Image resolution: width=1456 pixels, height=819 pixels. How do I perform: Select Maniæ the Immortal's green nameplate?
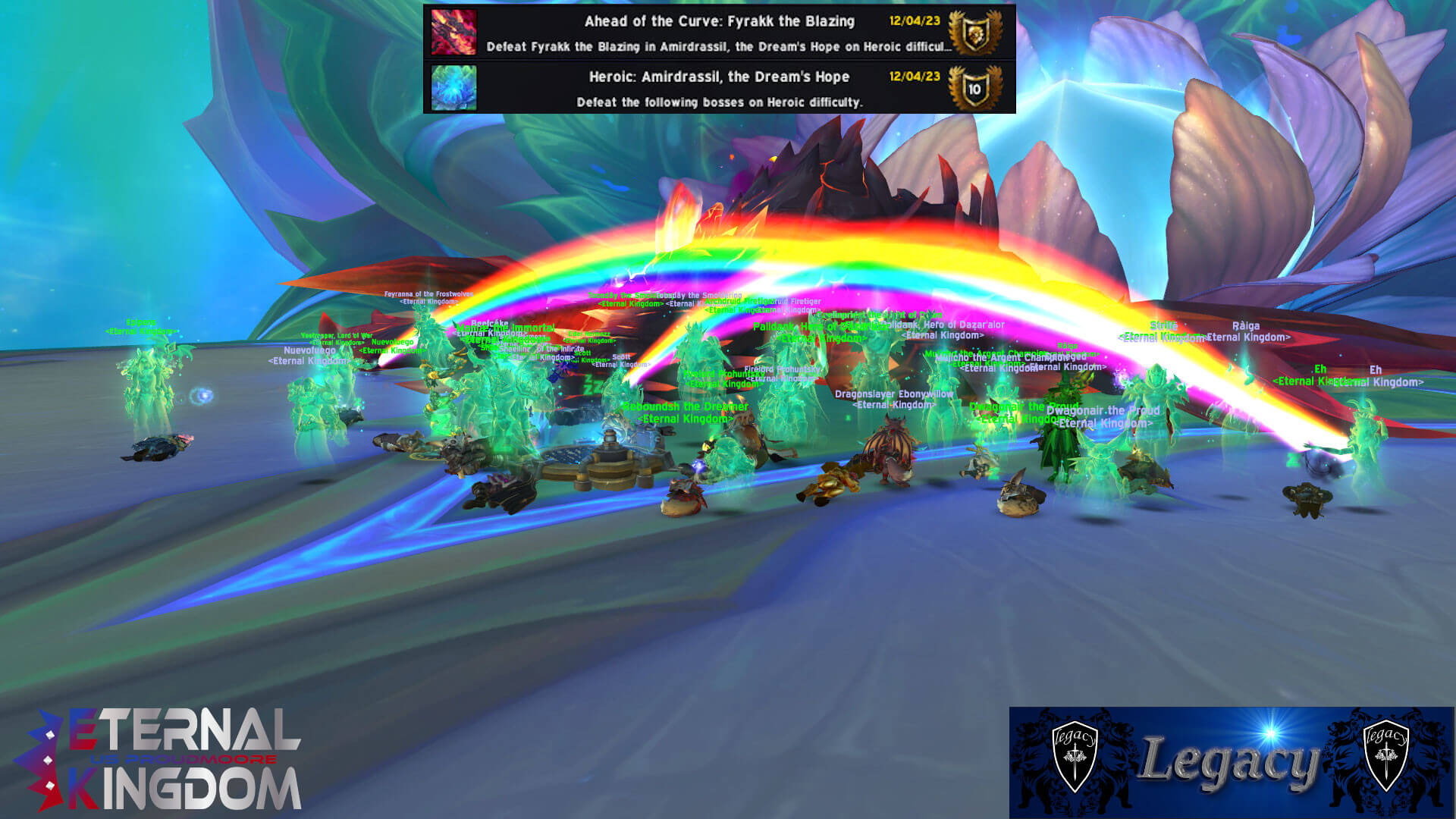tap(507, 328)
